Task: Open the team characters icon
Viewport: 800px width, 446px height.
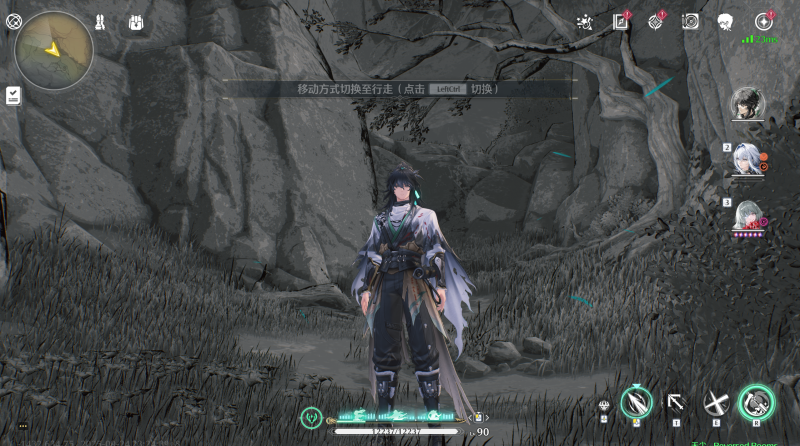Action: tap(100, 22)
